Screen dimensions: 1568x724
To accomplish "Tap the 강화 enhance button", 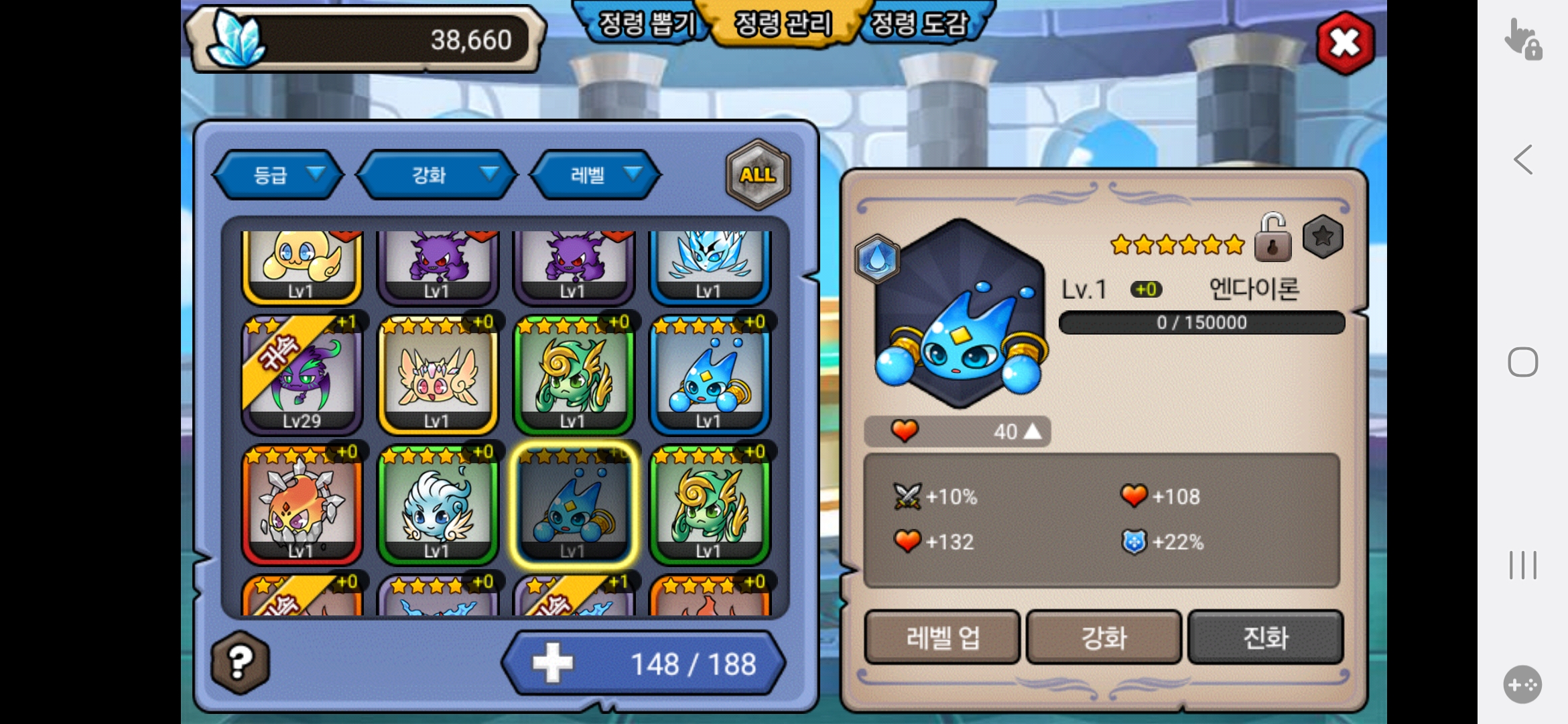I will [x=1104, y=637].
